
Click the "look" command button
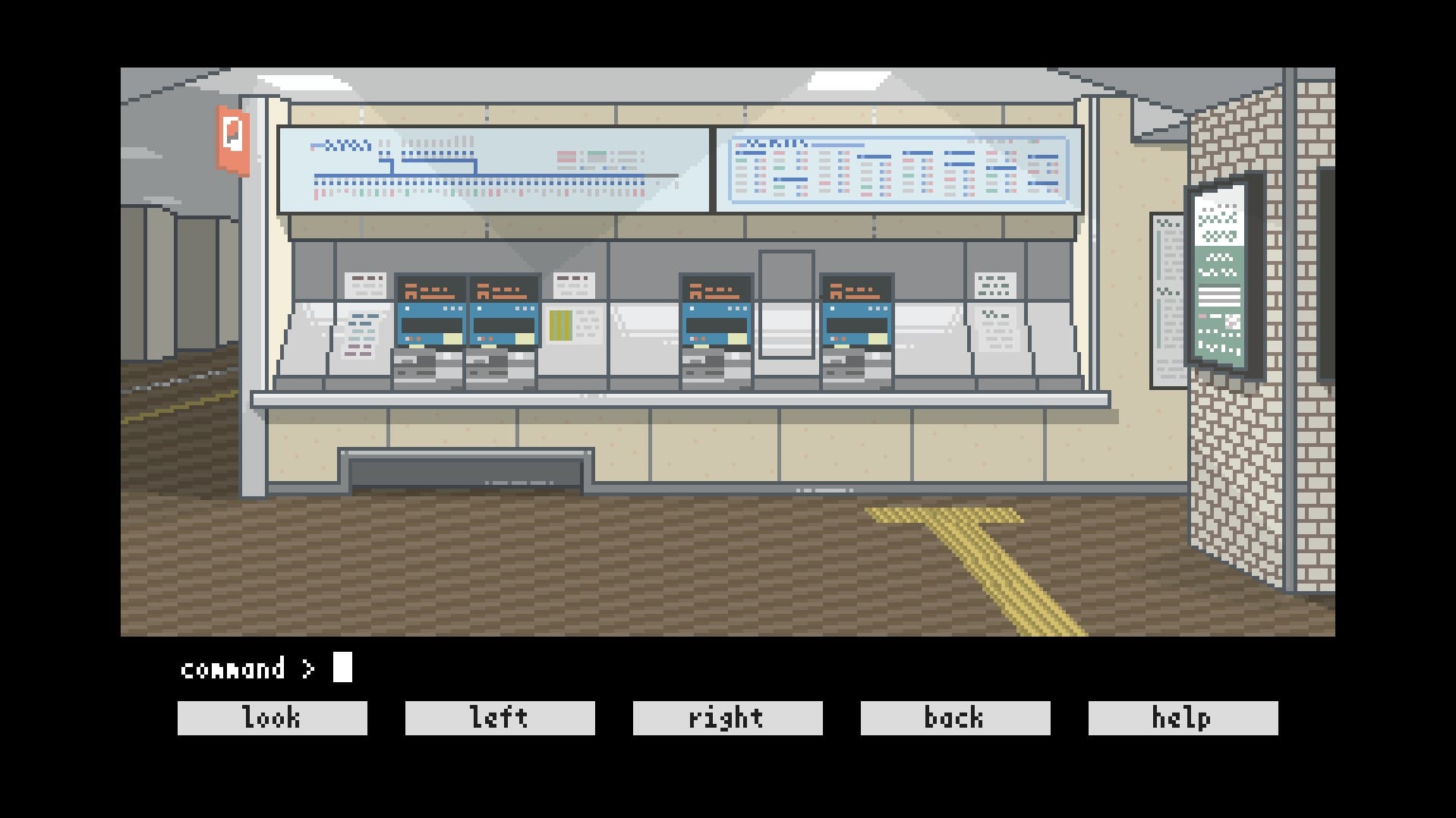point(272,718)
